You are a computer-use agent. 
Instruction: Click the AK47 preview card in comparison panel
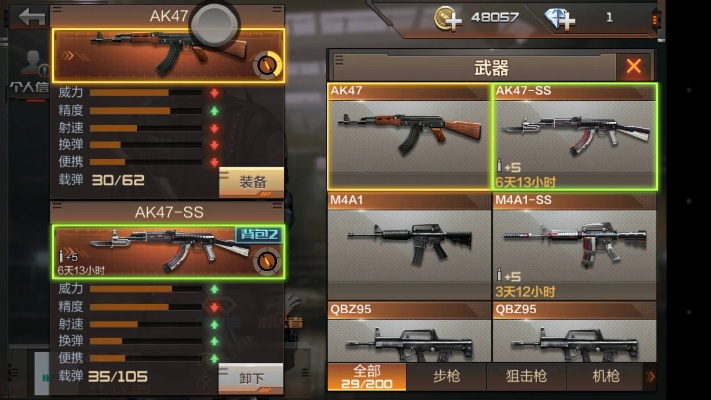point(168,54)
